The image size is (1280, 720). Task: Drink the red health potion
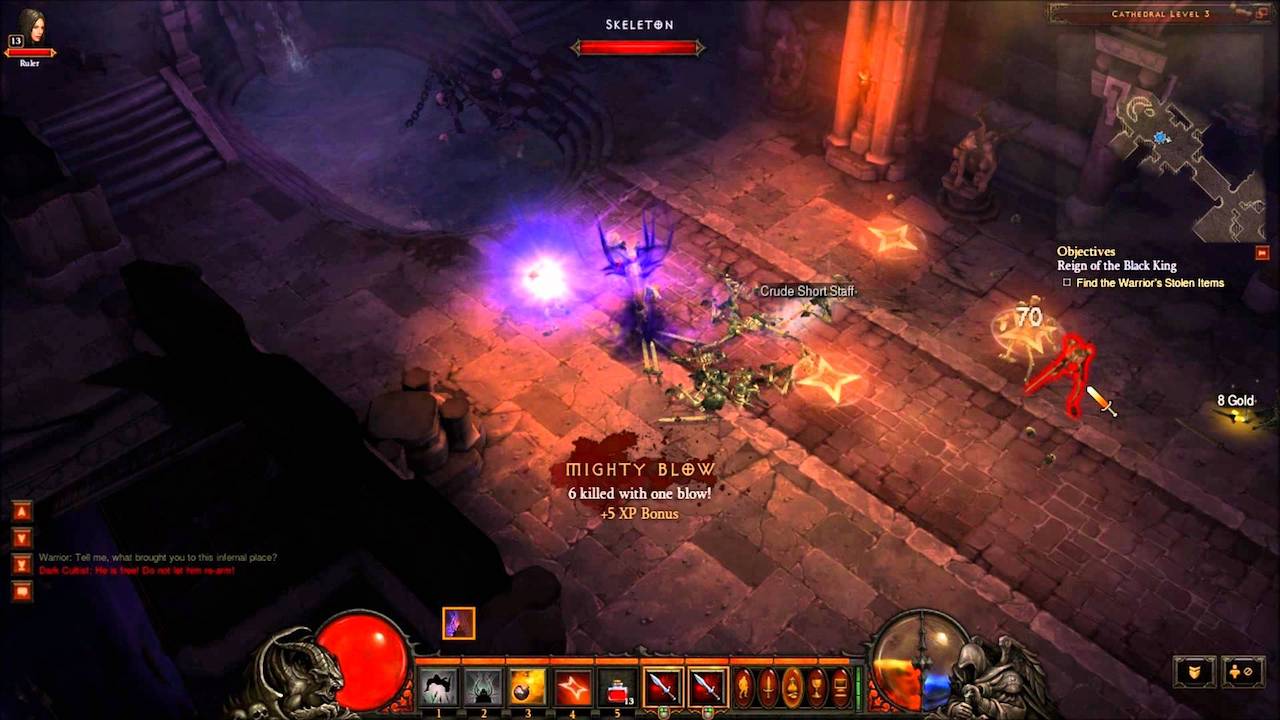[x=618, y=687]
